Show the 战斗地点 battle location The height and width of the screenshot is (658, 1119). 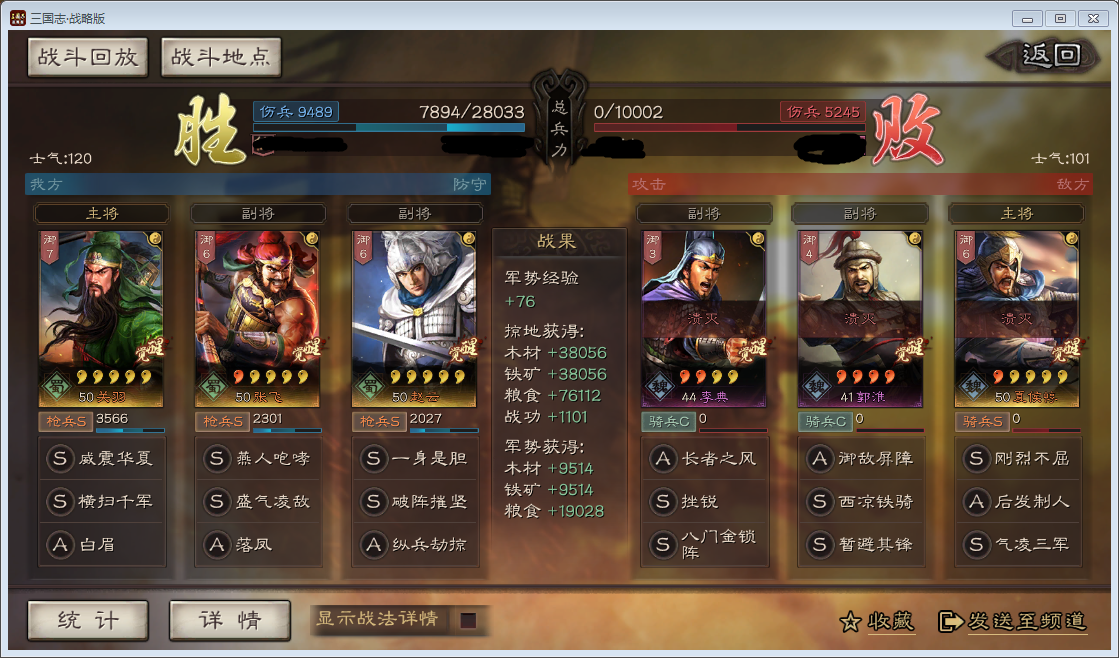pyautogui.click(x=220, y=58)
